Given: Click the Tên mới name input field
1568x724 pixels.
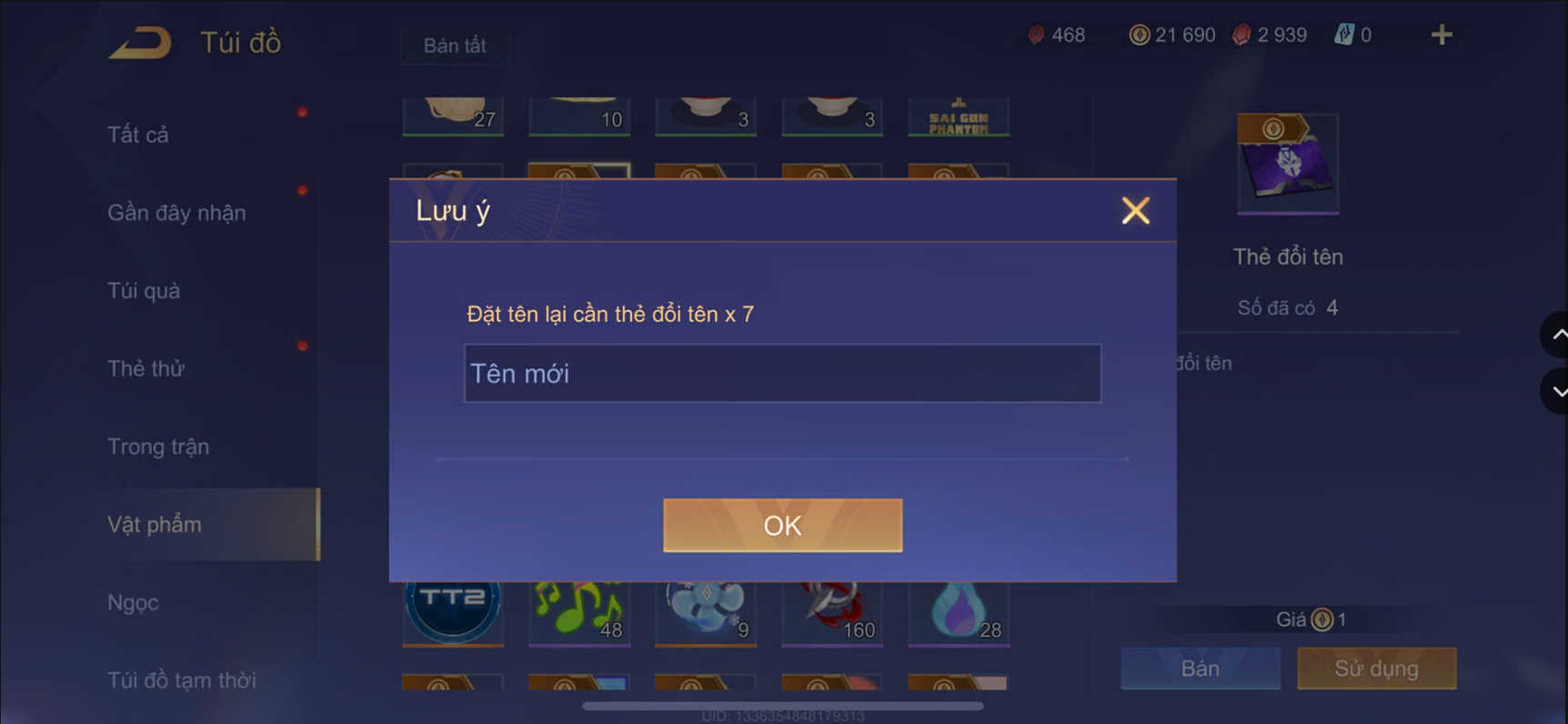Looking at the screenshot, I should tap(782, 373).
